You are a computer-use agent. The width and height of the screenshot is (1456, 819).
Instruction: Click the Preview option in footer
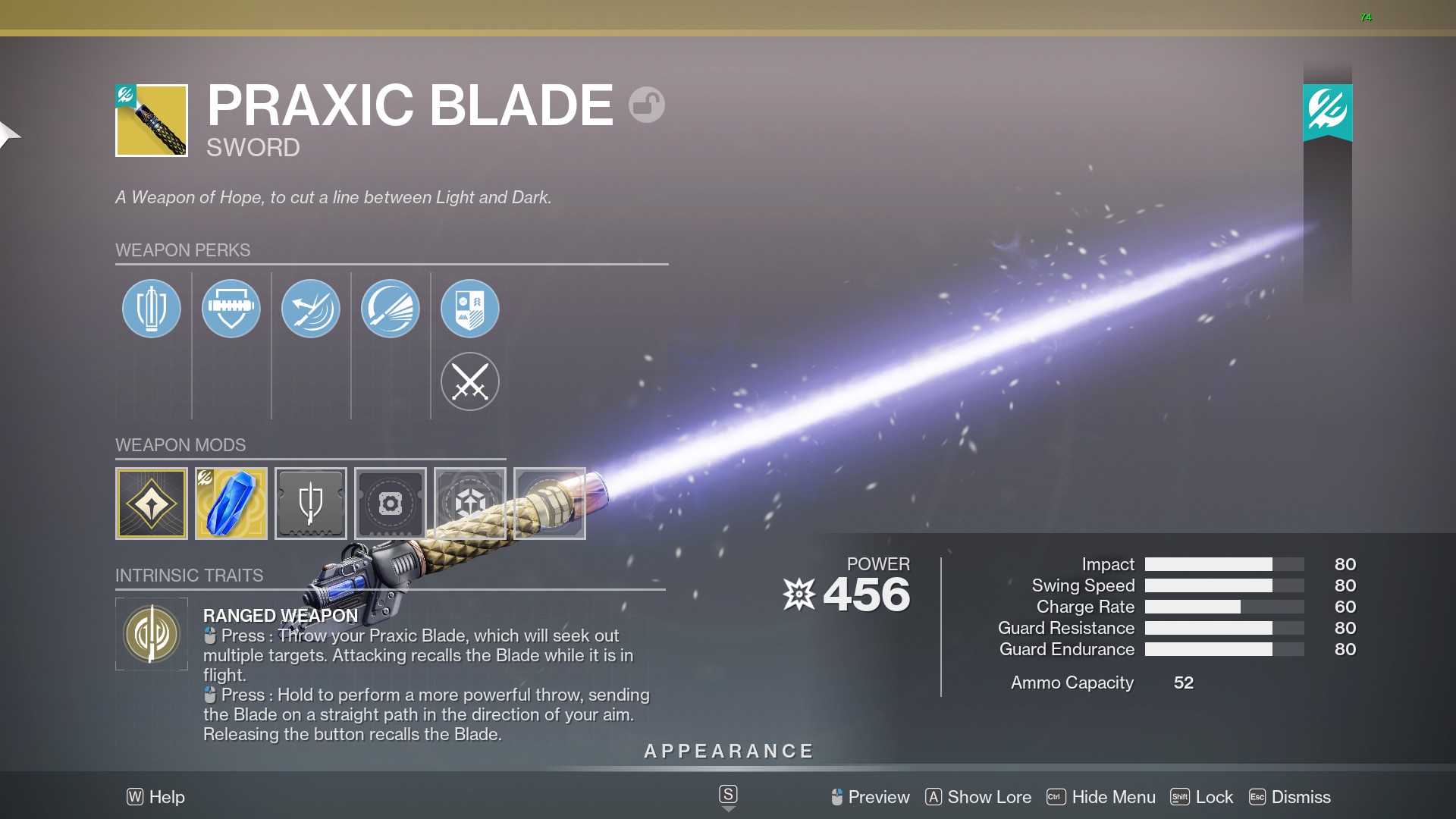[870, 797]
